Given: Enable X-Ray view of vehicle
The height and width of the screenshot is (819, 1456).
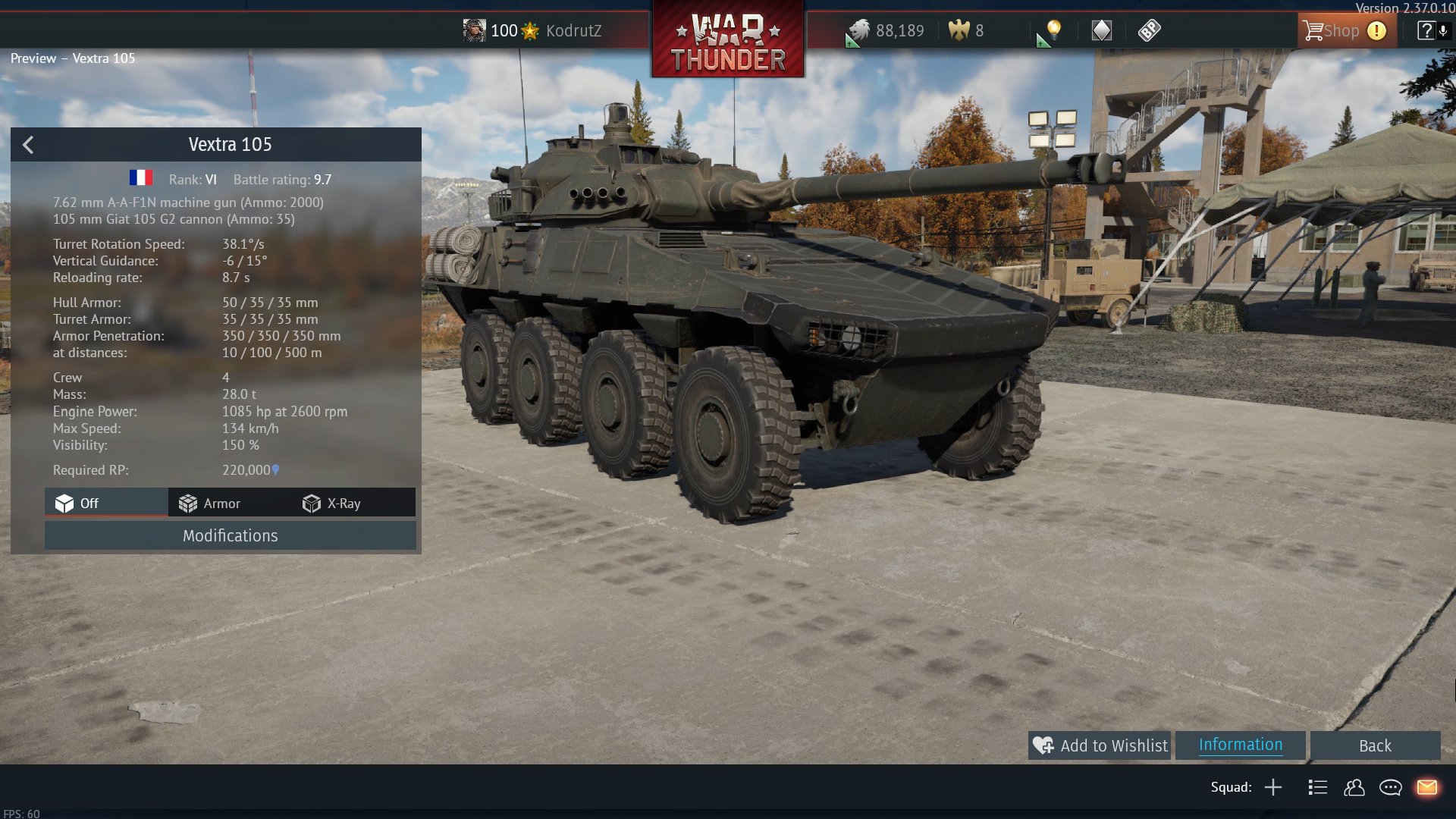Looking at the screenshot, I should tap(332, 504).
